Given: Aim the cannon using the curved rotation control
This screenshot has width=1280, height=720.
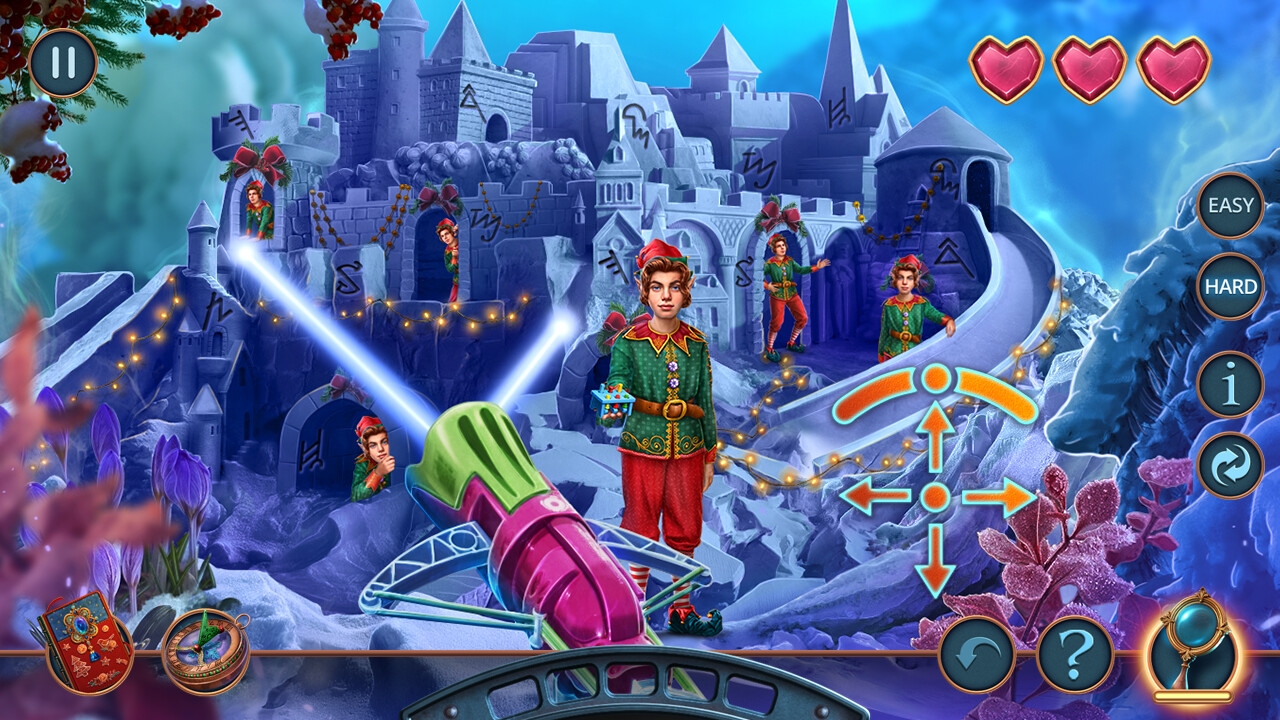Looking at the screenshot, I should tap(935, 380).
